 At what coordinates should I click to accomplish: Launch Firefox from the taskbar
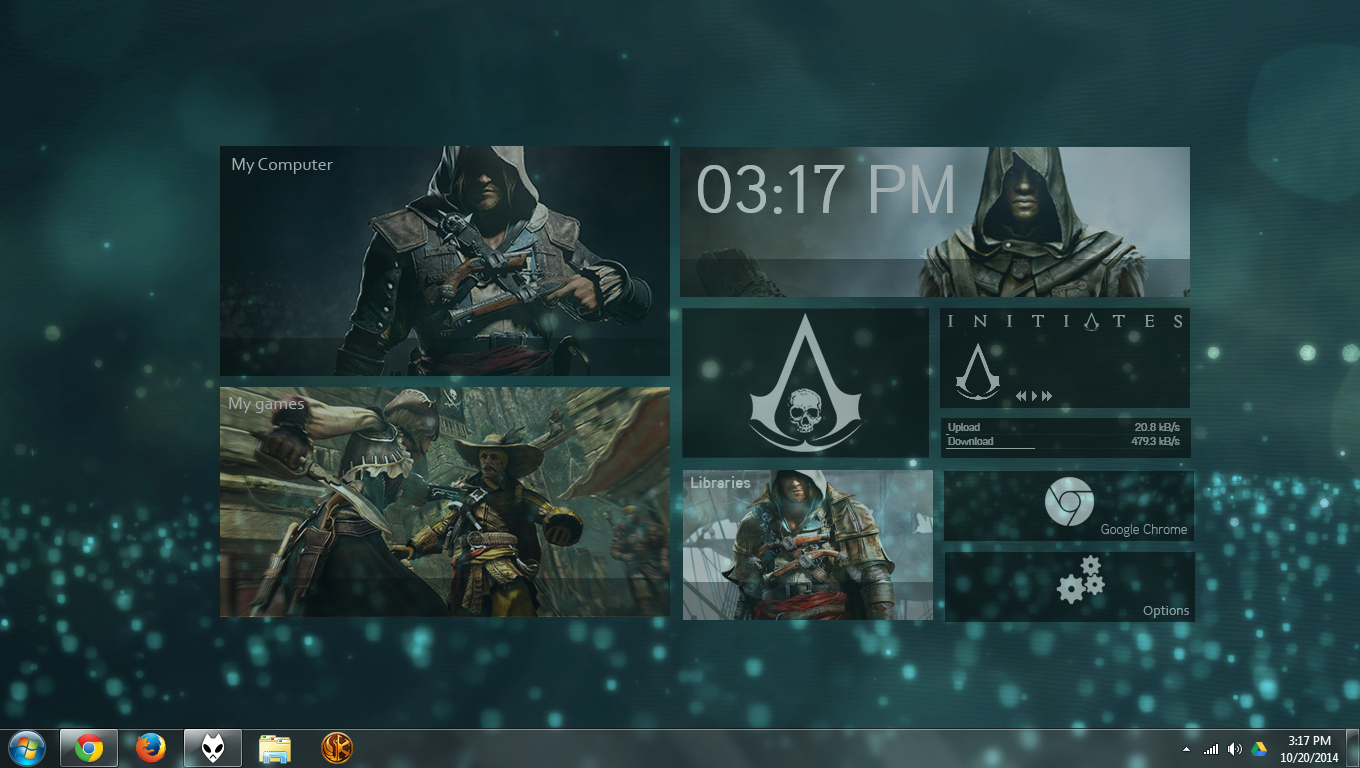coord(151,747)
